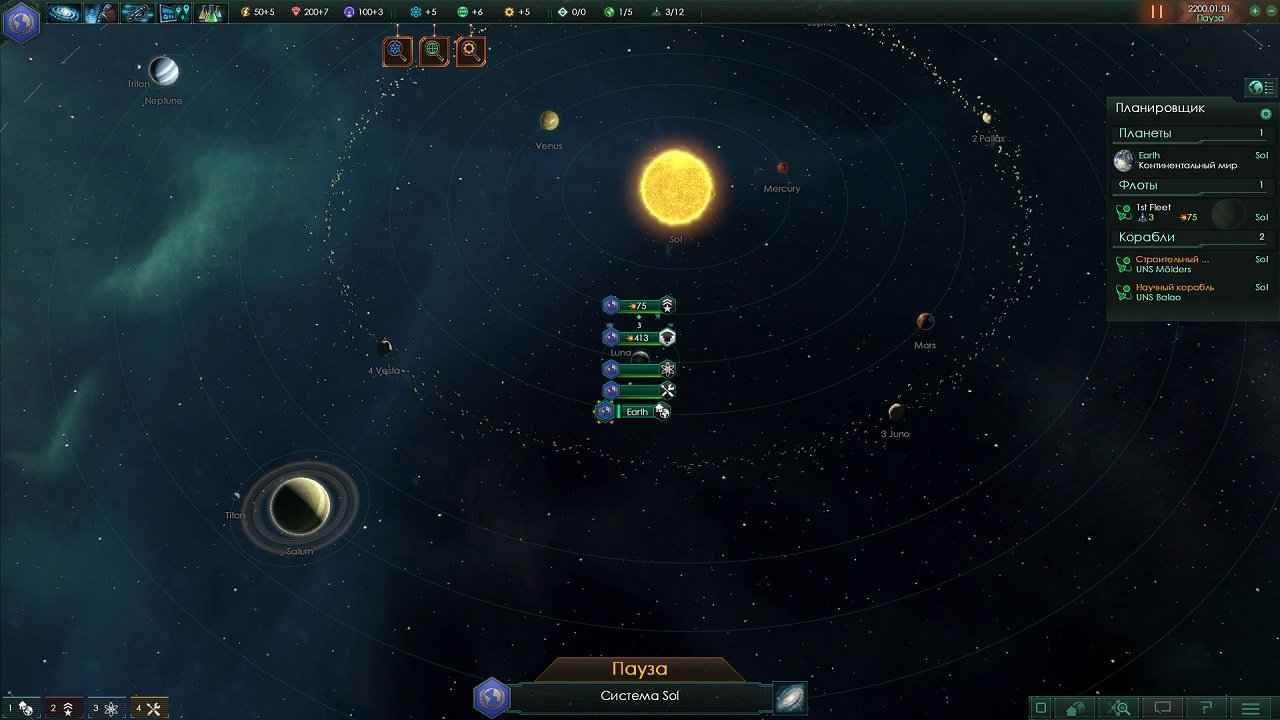The height and width of the screenshot is (720, 1280).
Task: Select 1st Fleet in the planner
Action: coord(1155,210)
